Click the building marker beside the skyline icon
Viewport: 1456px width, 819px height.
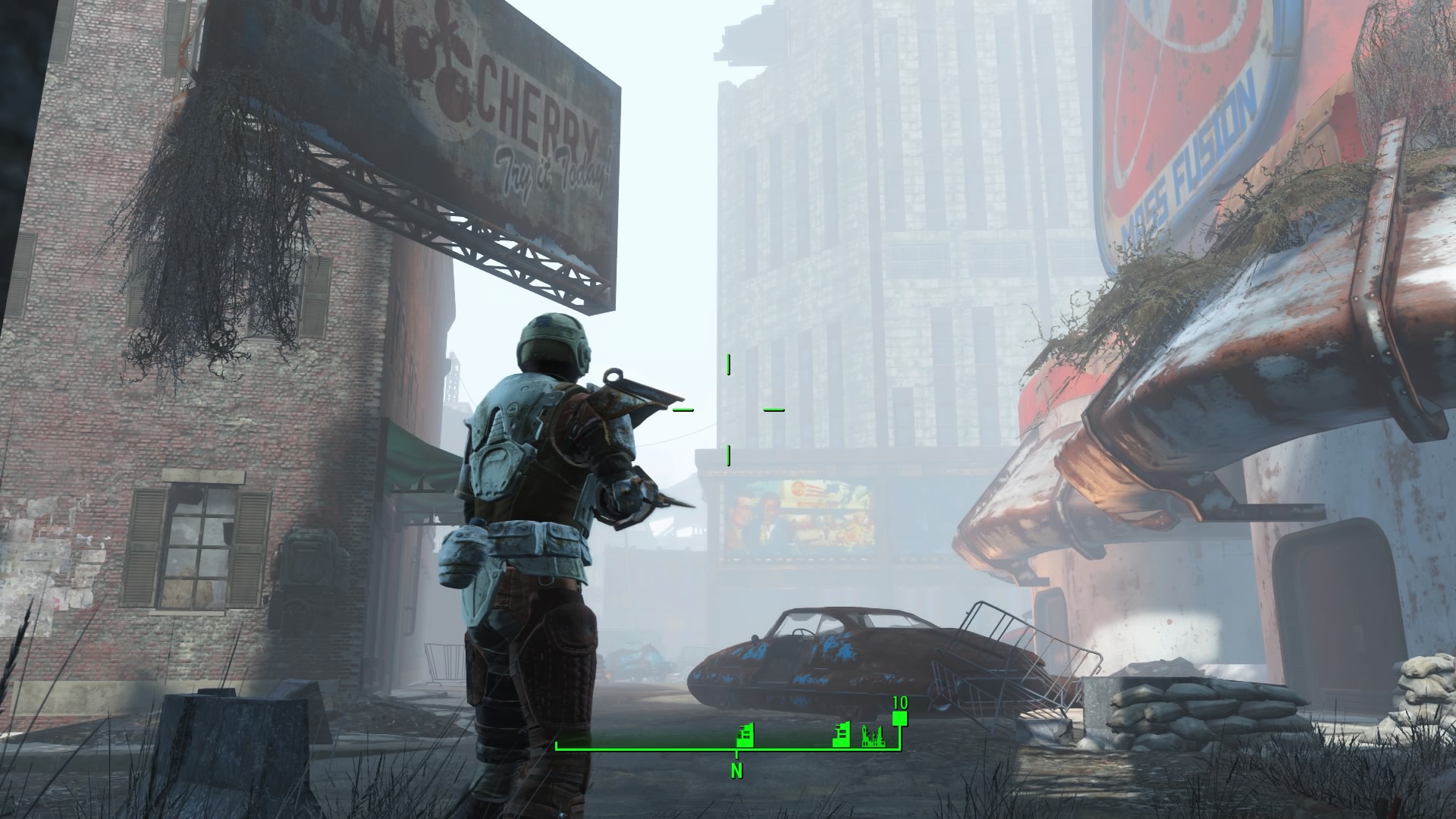tap(841, 736)
